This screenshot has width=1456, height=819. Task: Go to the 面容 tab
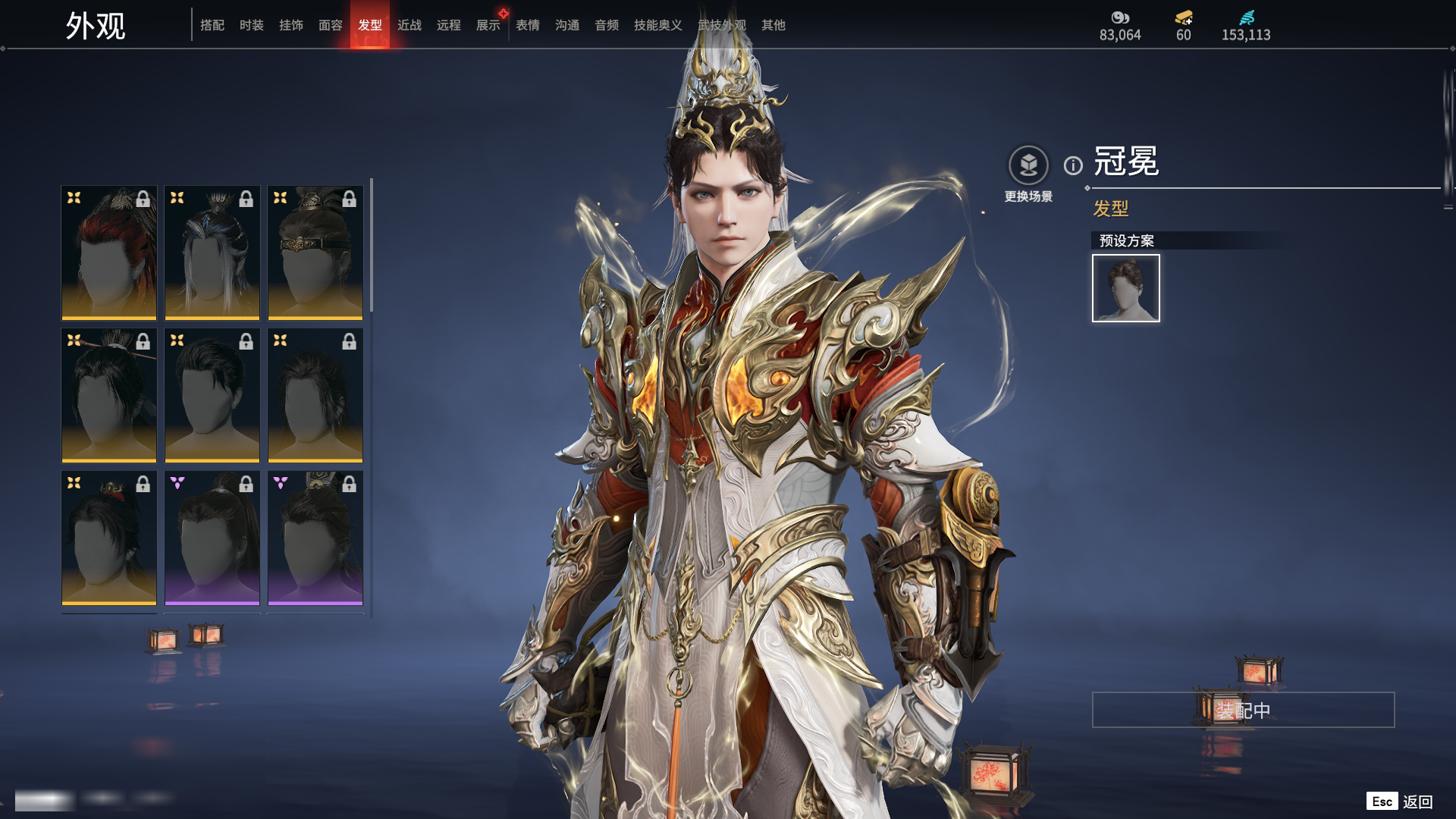click(x=331, y=25)
